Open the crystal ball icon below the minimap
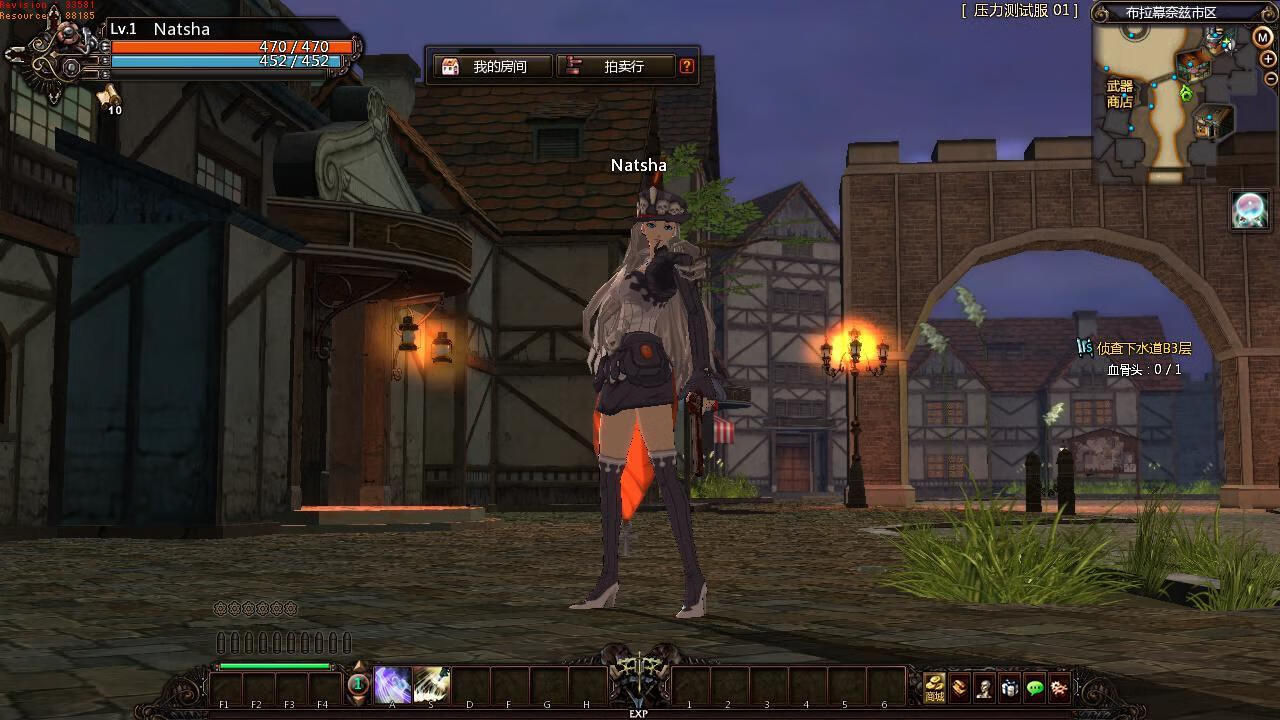 click(x=1250, y=210)
